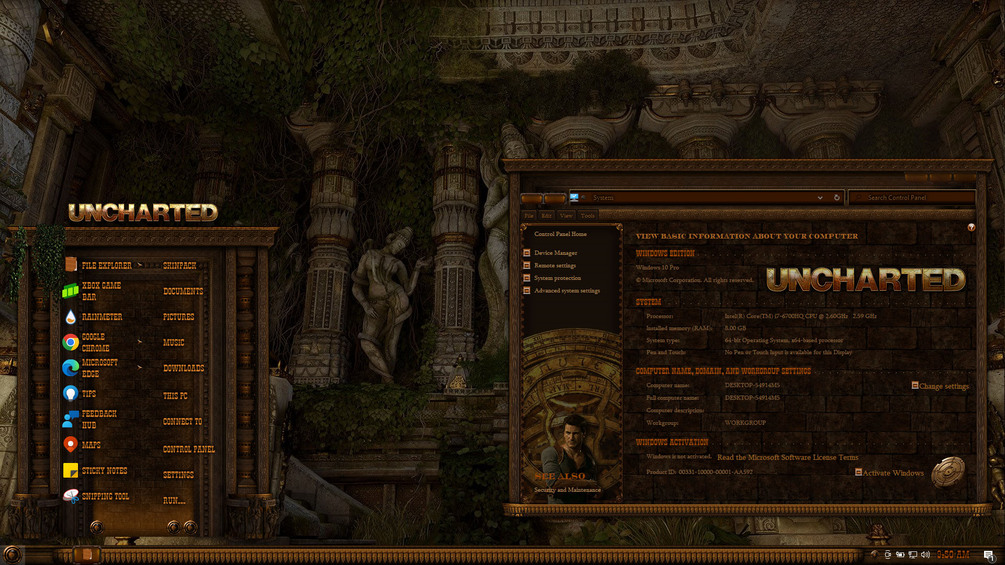
Task: Open the Tools menu in the window
Action: [x=587, y=215]
